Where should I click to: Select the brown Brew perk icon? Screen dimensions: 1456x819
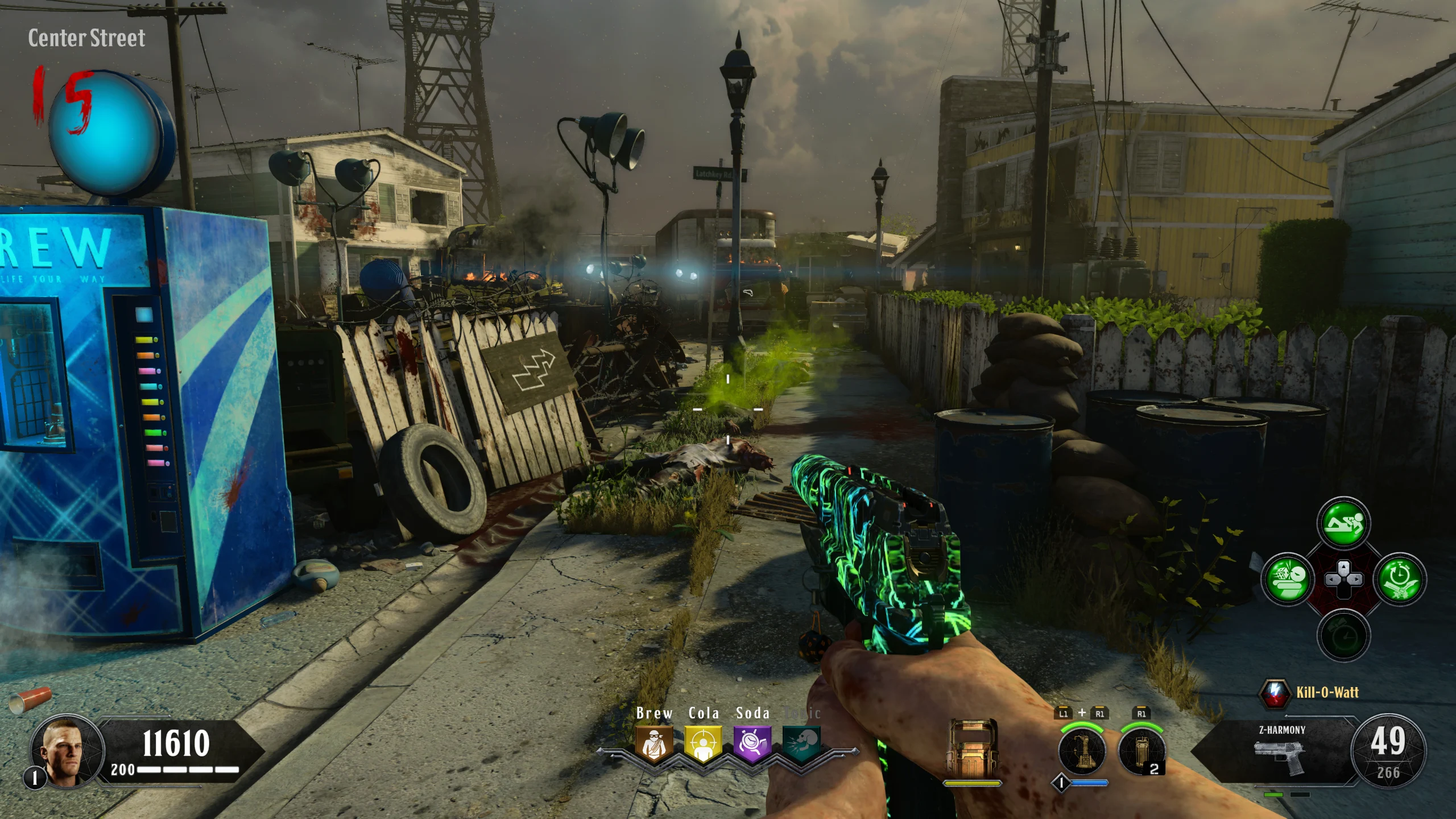pyautogui.click(x=654, y=743)
